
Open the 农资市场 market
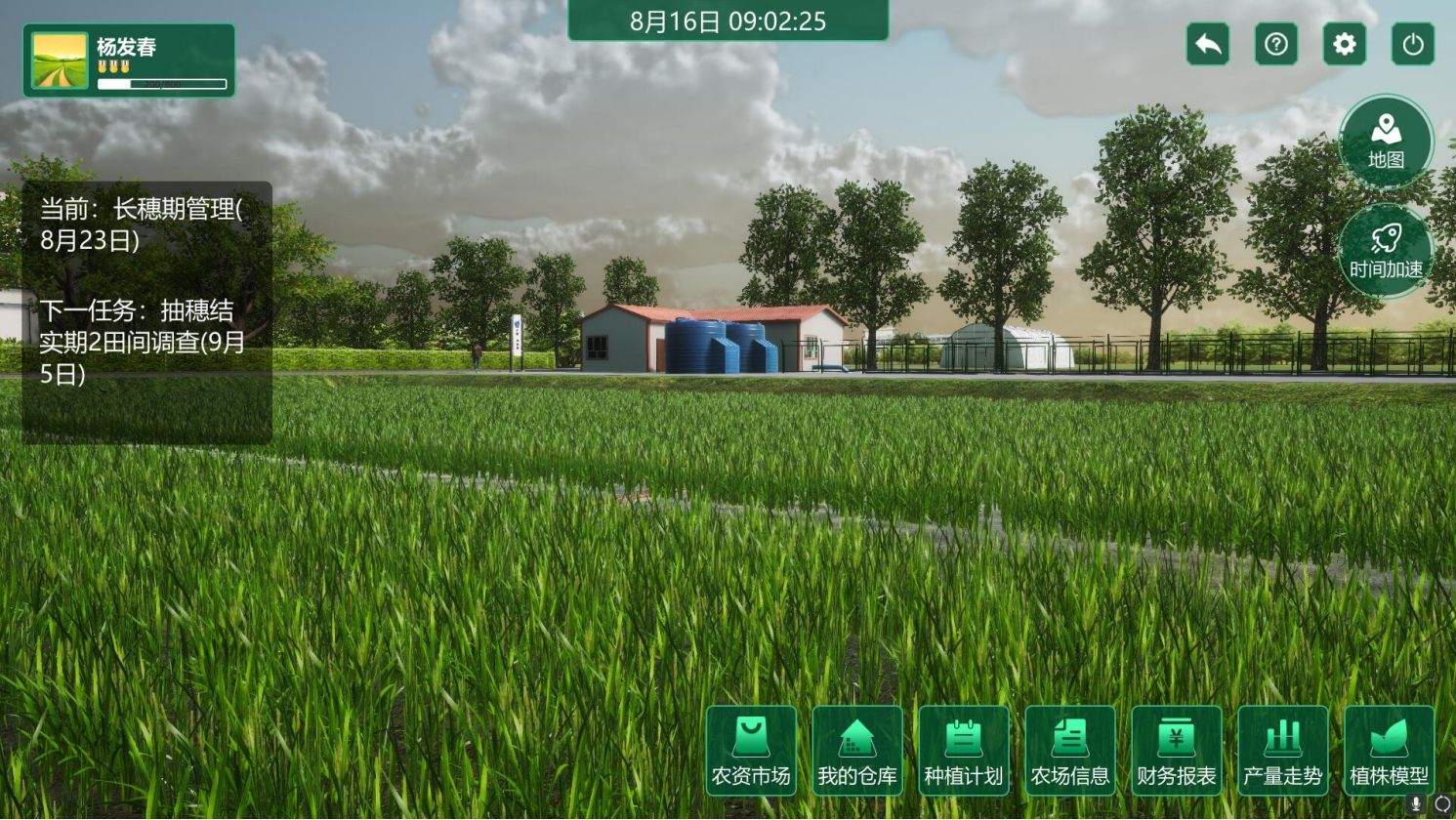click(750, 750)
